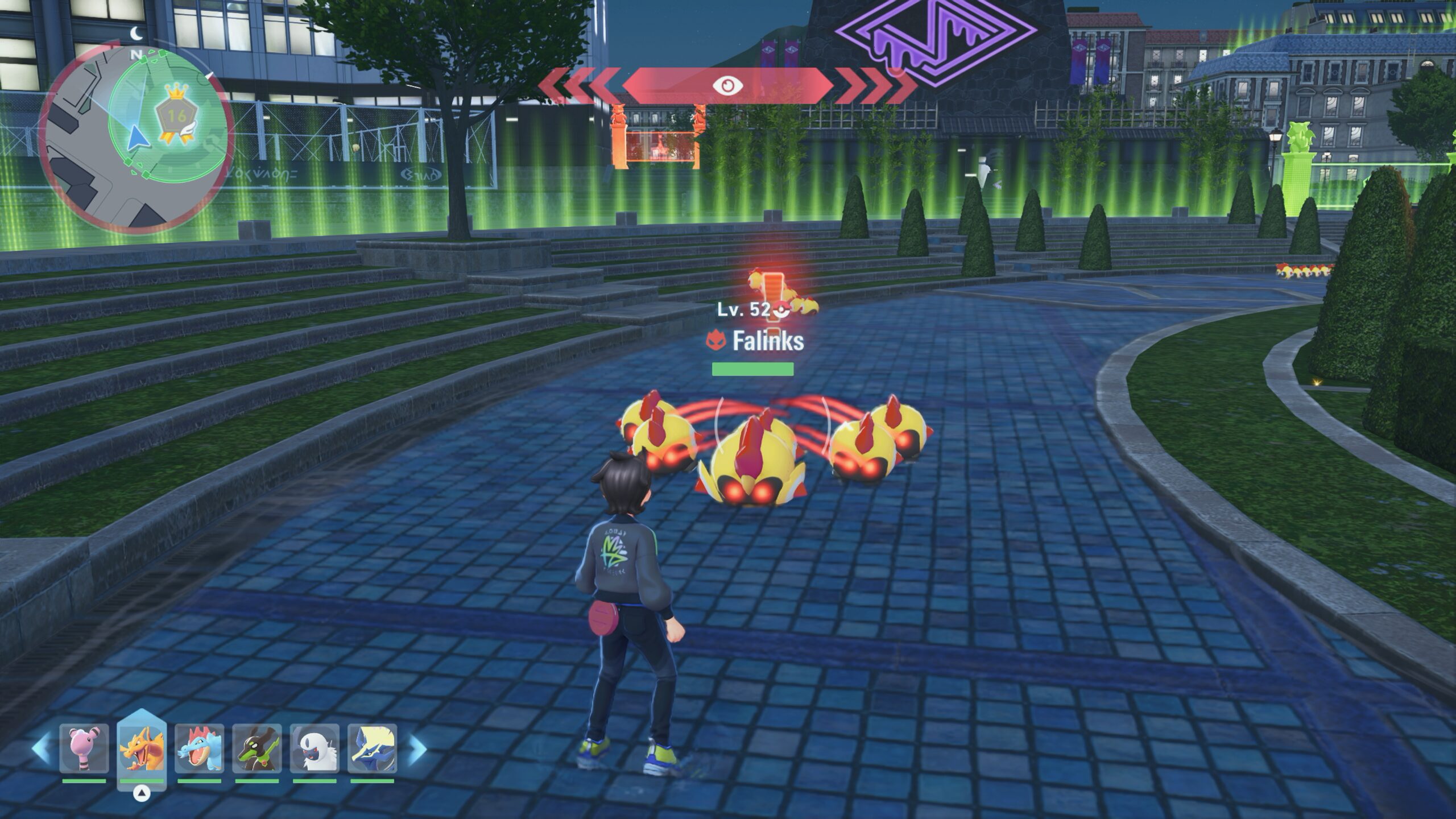This screenshot has width=1456, height=819.
Task: Click the crowned rank 16 badge marker
Action: (x=176, y=117)
